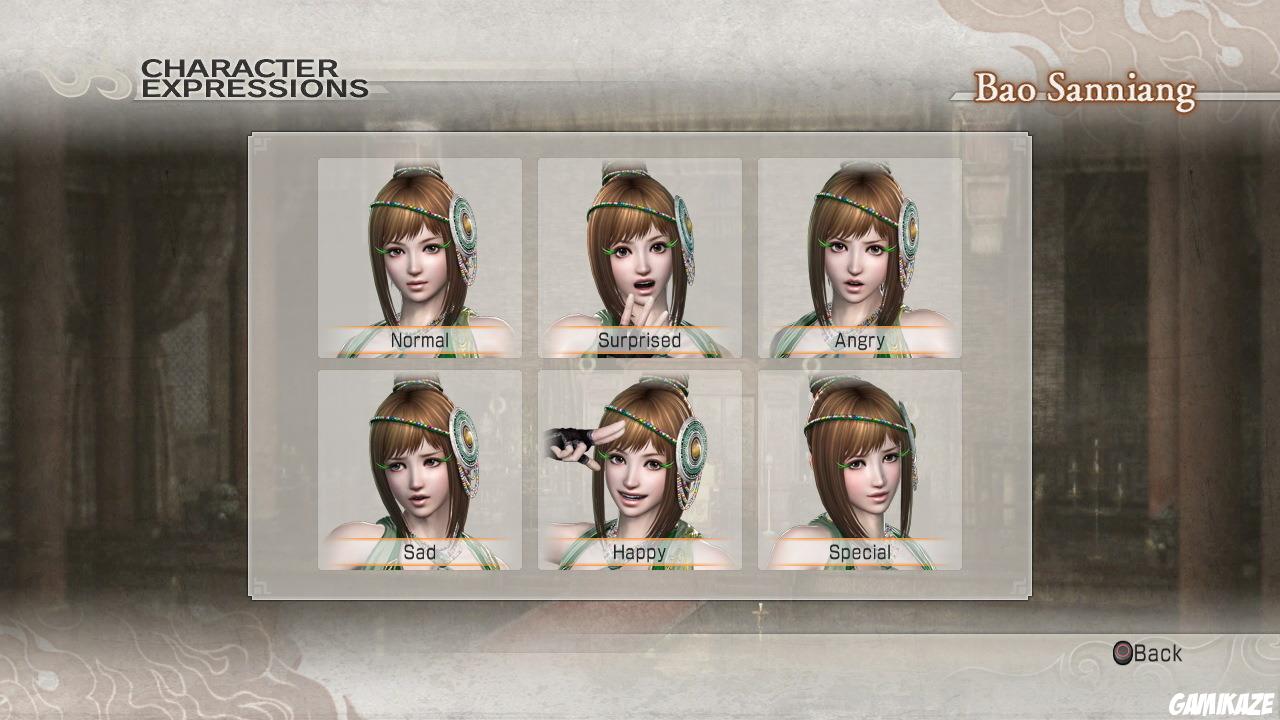Select the Sad expression portrait

(418, 460)
